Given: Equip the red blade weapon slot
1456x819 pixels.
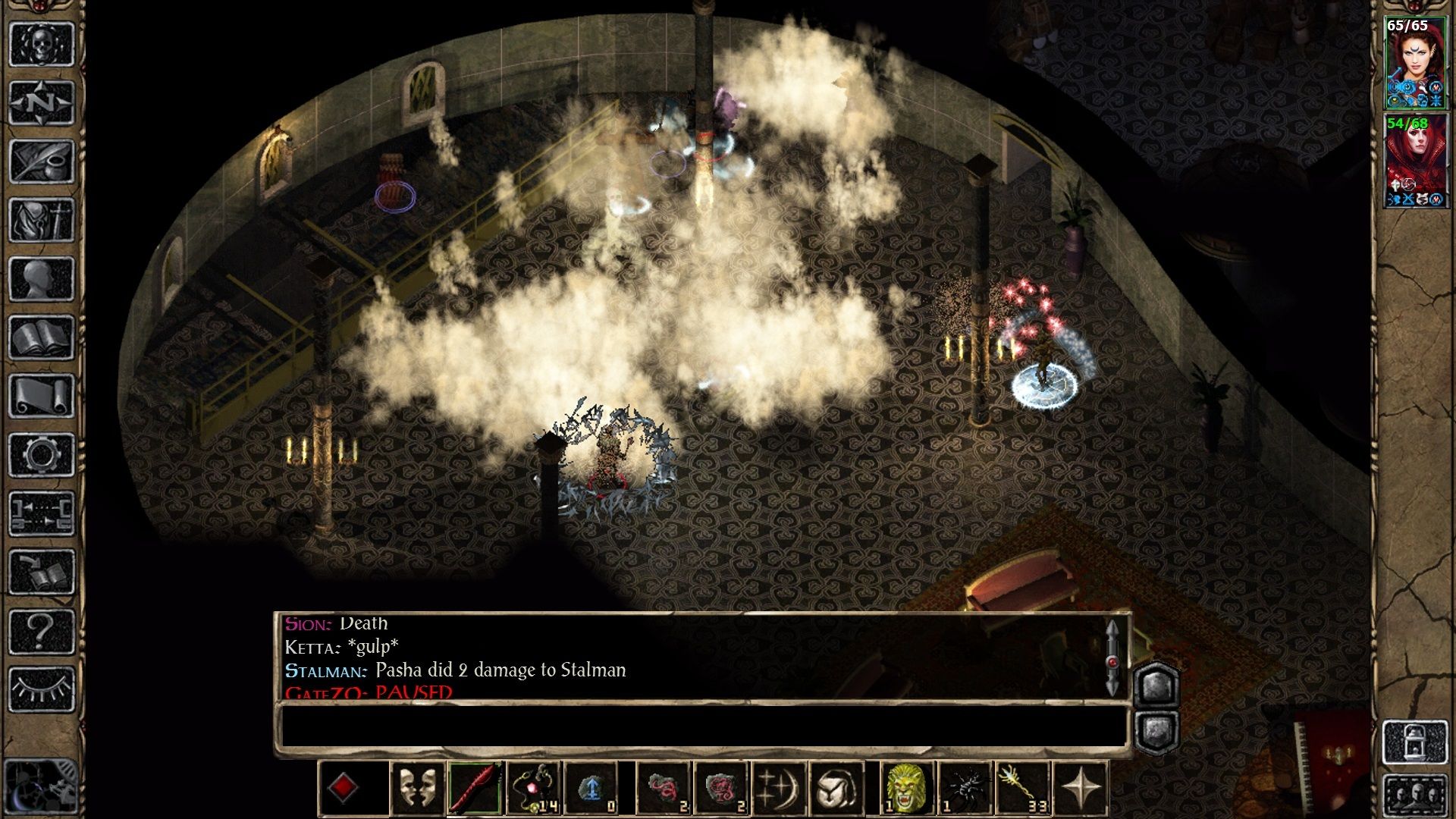Looking at the screenshot, I should pos(475,789).
